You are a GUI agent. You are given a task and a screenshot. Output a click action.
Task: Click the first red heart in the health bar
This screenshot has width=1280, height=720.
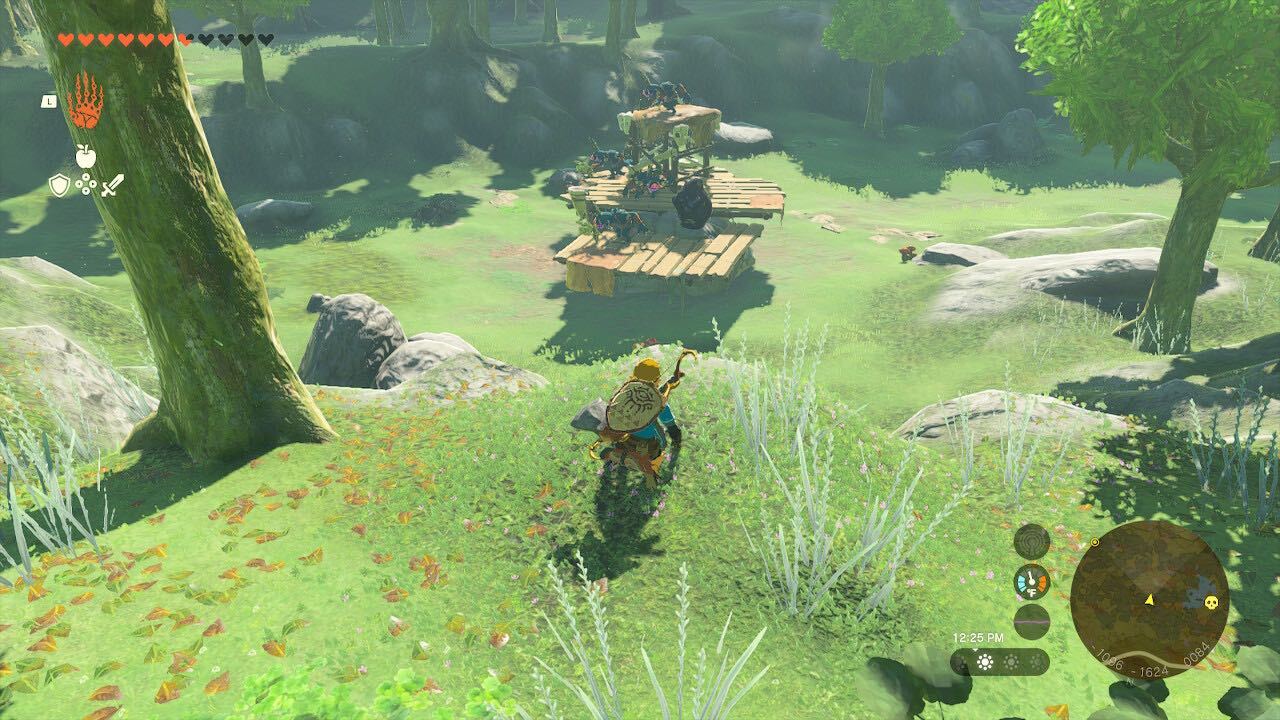pos(66,40)
